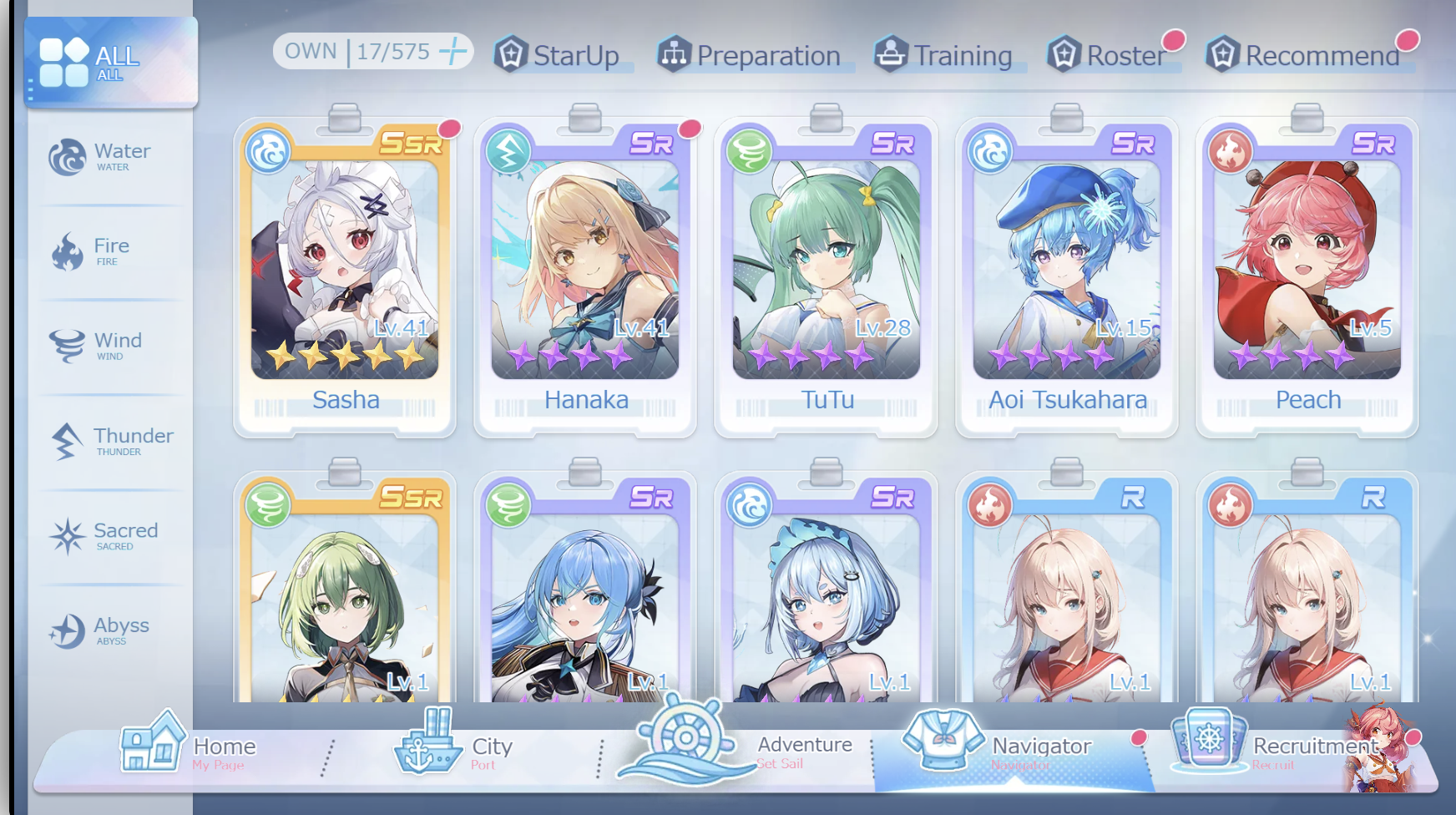Pick the Peach character card
This screenshot has height=815, width=1456.
[x=1307, y=276]
